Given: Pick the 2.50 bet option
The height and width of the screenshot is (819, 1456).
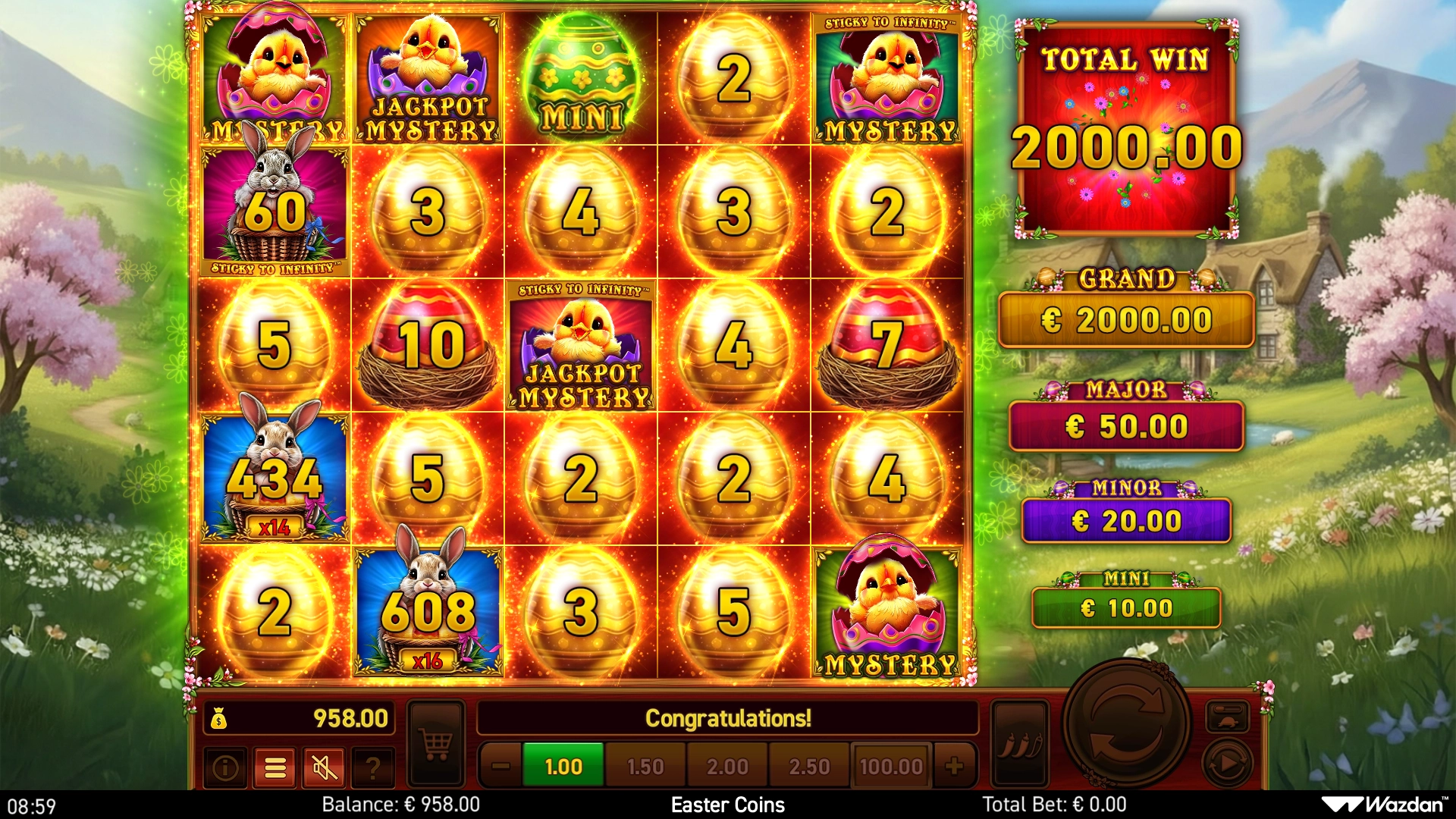Looking at the screenshot, I should [x=809, y=767].
